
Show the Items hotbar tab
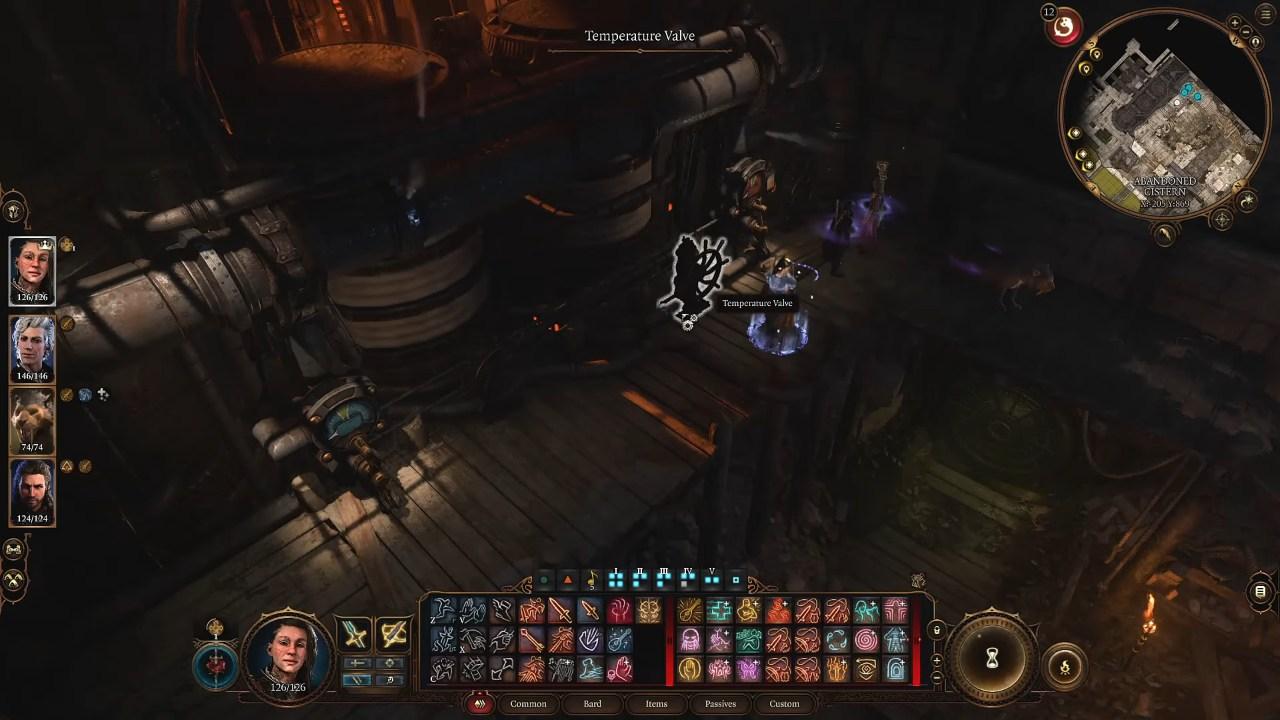coord(656,704)
